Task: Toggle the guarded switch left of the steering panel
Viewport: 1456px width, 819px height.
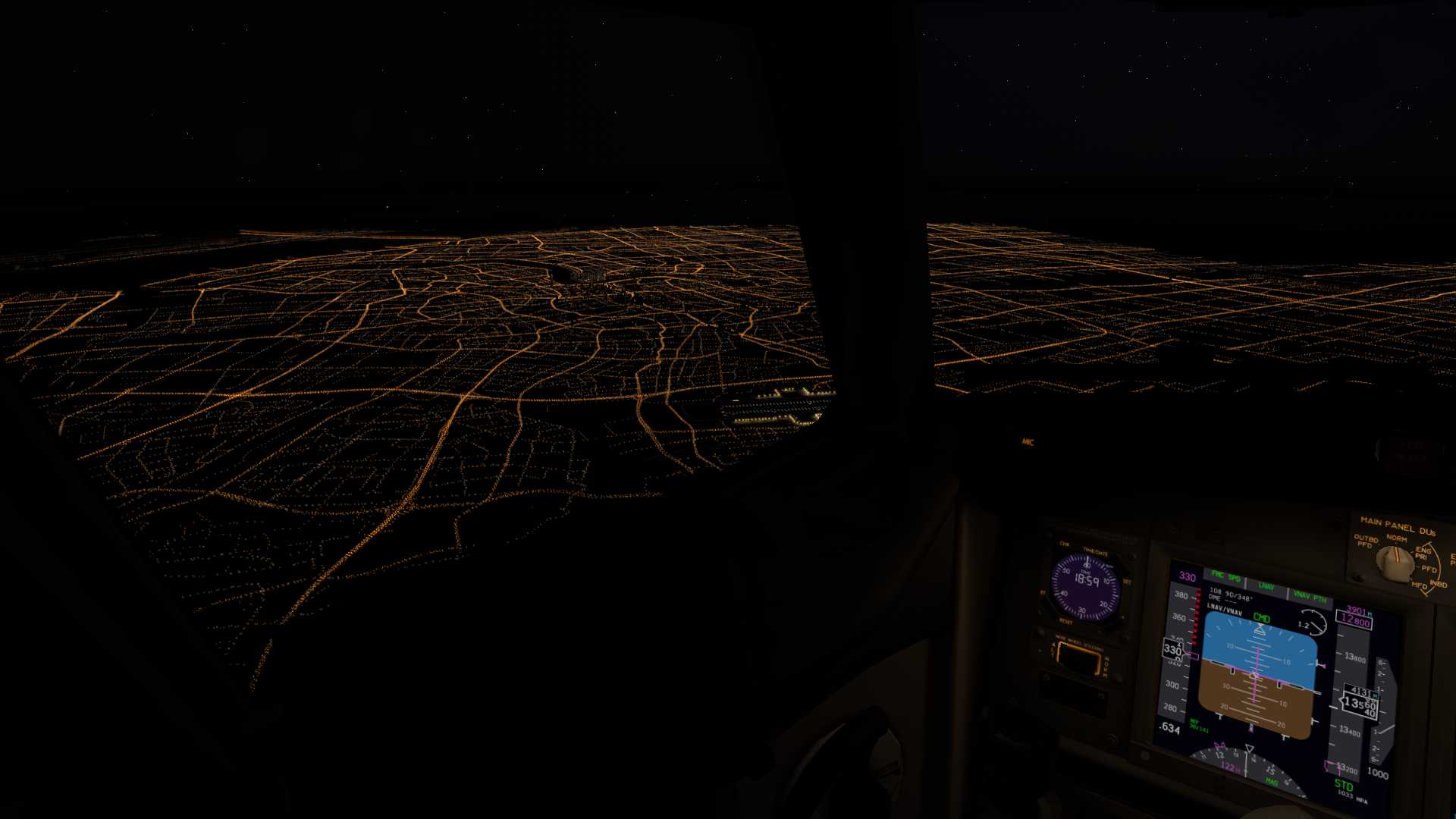Action: (x=1039, y=650)
